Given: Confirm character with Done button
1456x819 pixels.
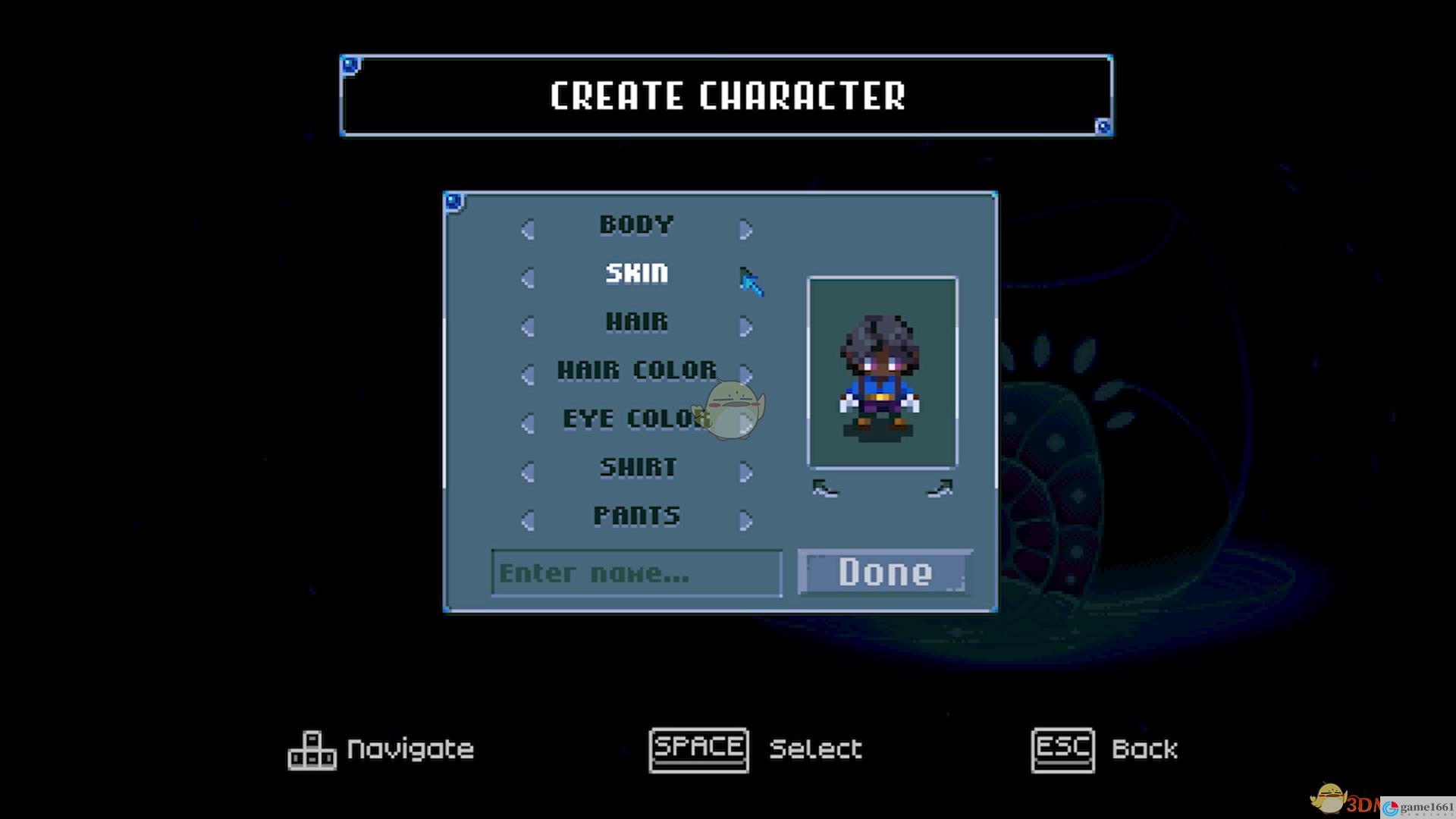Looking at the screenshot, I should pos(884,572).
